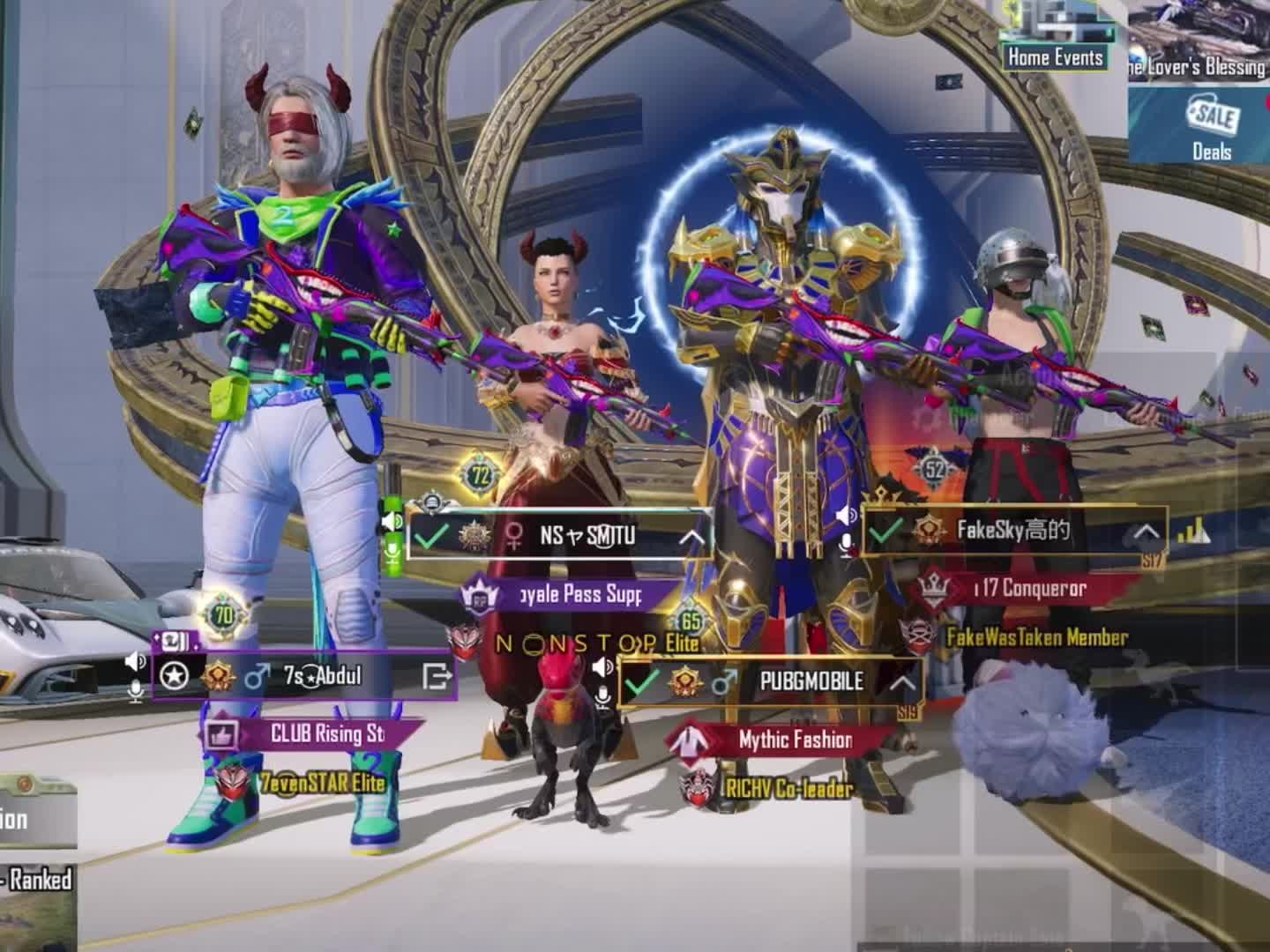Open the Deals sale shop
Viewport: 1270px width, 952px height.
pos(1211,128)
